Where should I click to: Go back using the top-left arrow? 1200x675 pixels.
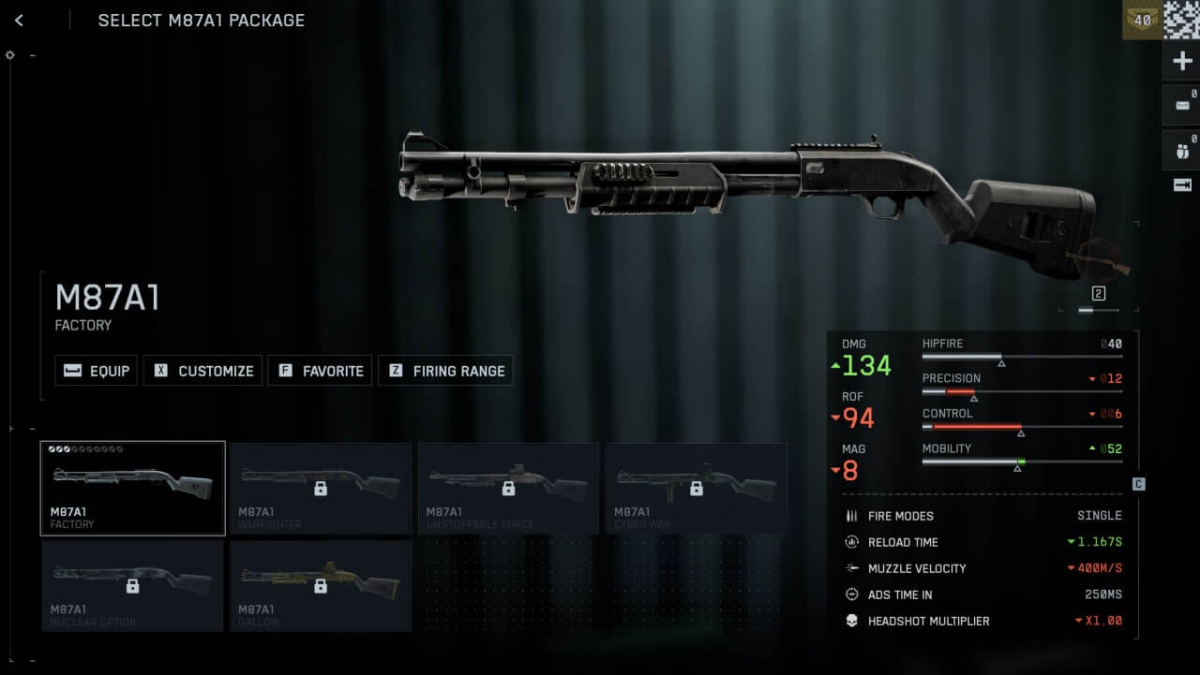19,20
